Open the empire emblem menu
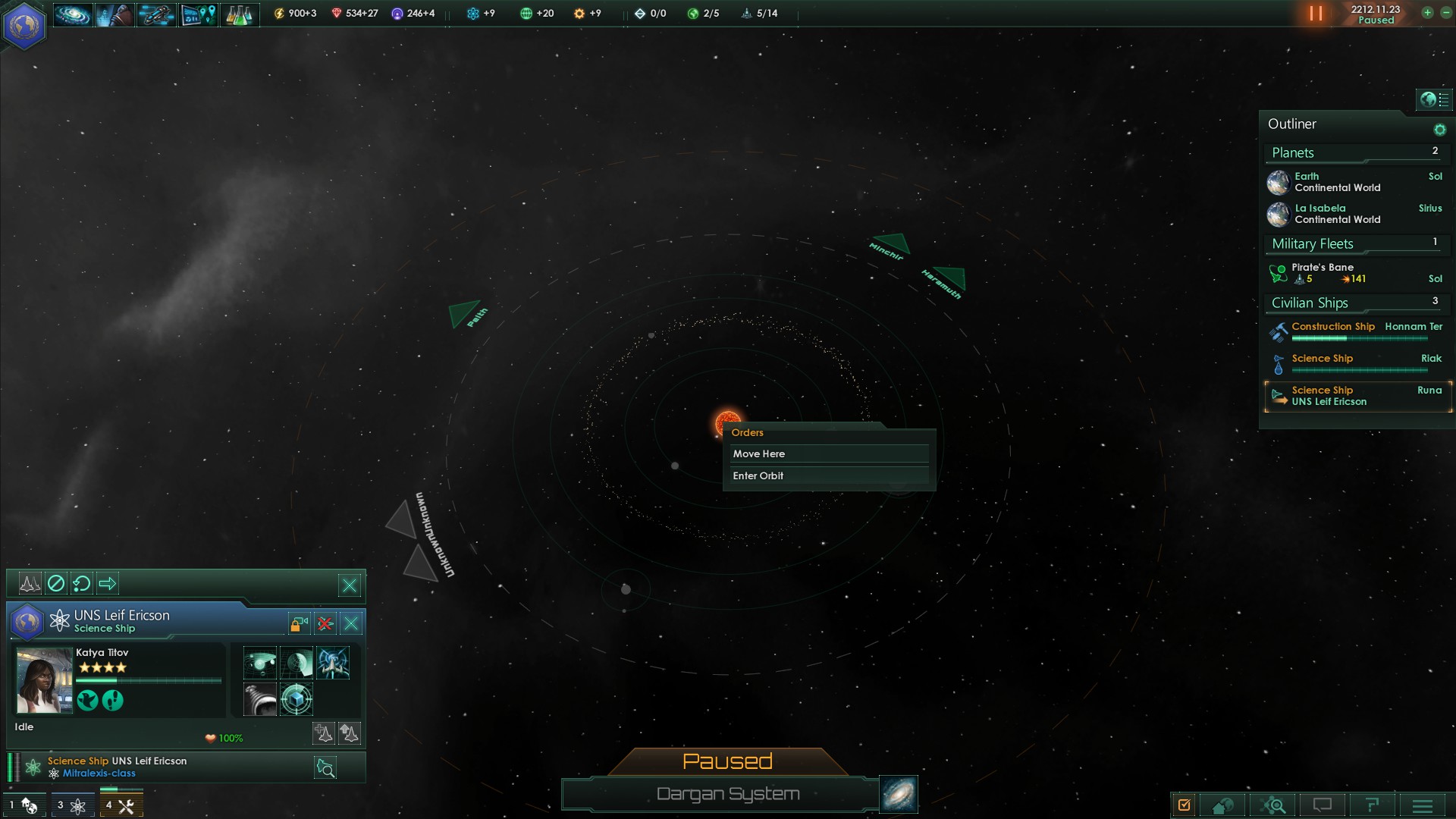Image resolution: width=1456 pixels, height=819 pixels. click(x=24, y=26)
